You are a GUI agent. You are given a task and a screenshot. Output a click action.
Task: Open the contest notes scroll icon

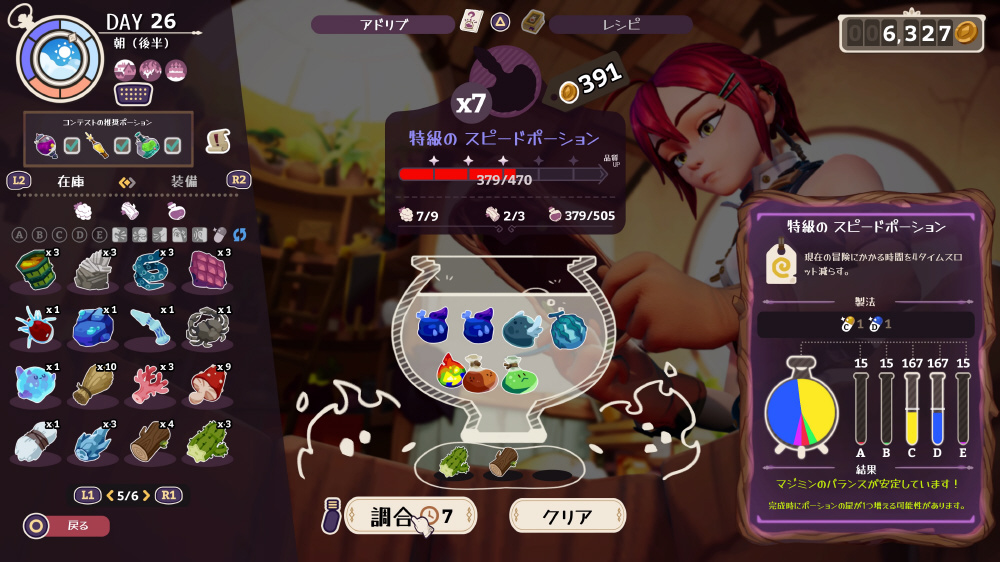tap(218, 142)
